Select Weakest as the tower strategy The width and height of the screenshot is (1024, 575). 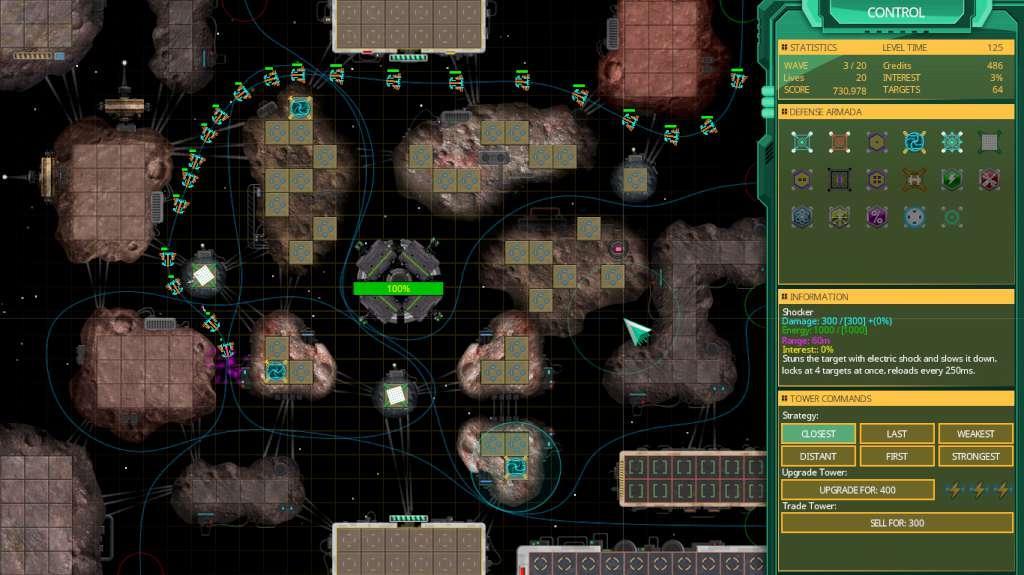click(x=975, y=434)
